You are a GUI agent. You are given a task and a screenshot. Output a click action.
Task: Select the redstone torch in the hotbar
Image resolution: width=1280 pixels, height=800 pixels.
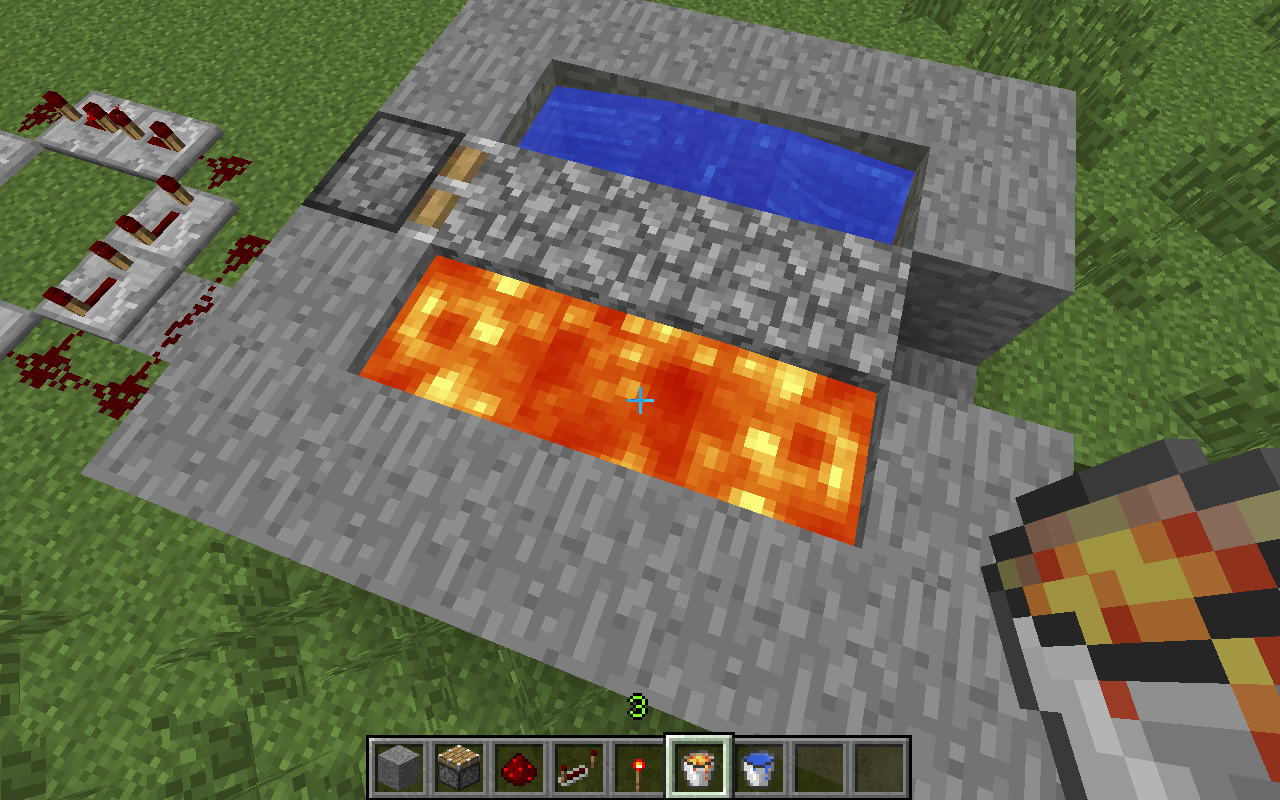tap(641, 770)
